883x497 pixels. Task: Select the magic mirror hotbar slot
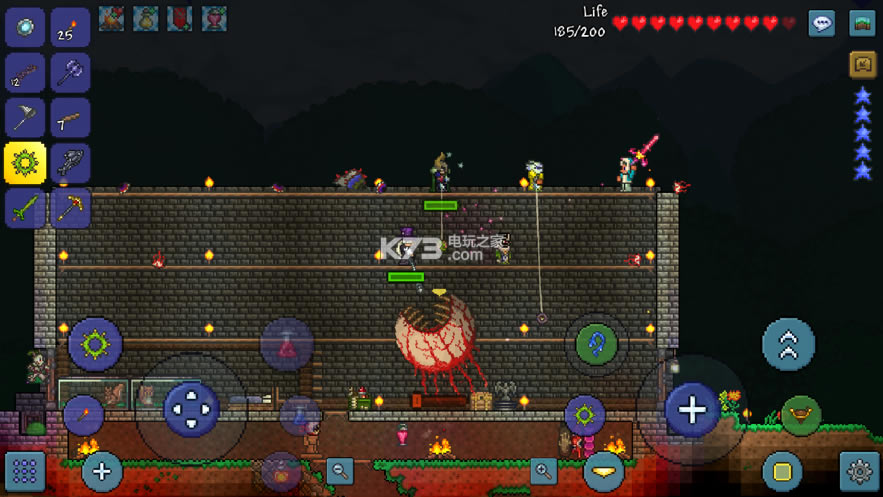tap(25, 28)
